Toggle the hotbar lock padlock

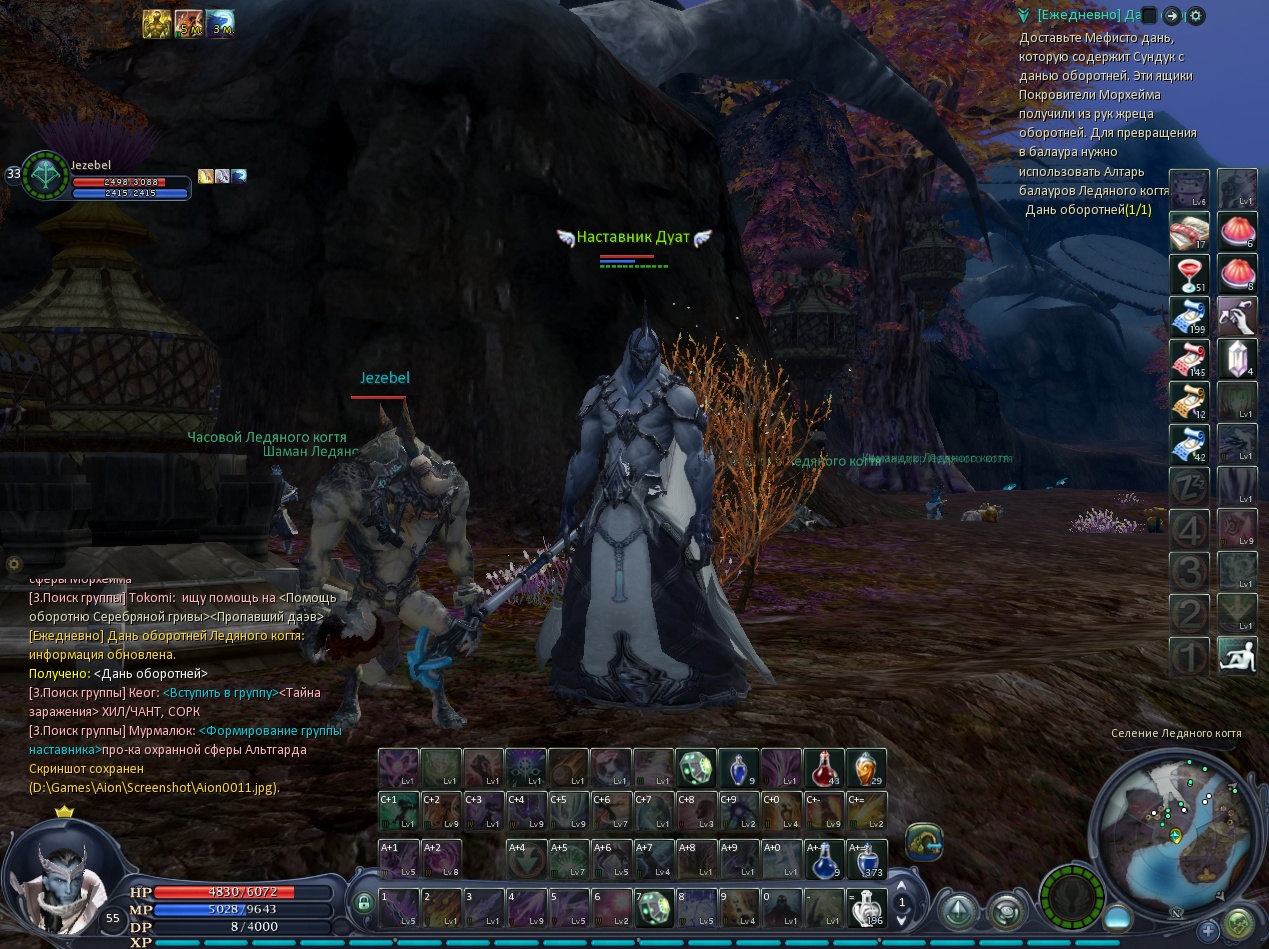click(x=364, y=903)
